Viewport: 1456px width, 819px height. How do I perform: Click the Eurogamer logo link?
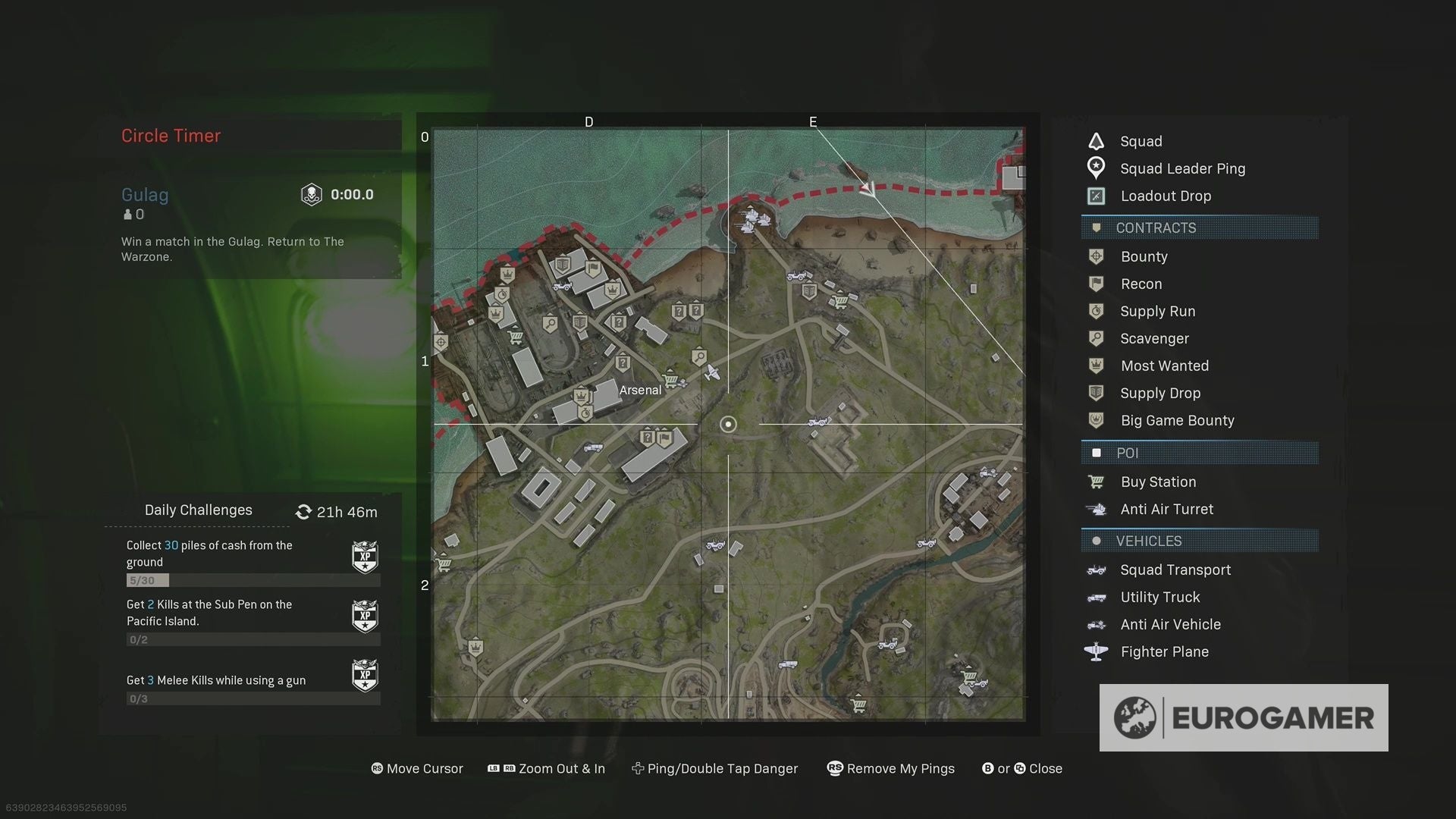(x=1245, y=717)
